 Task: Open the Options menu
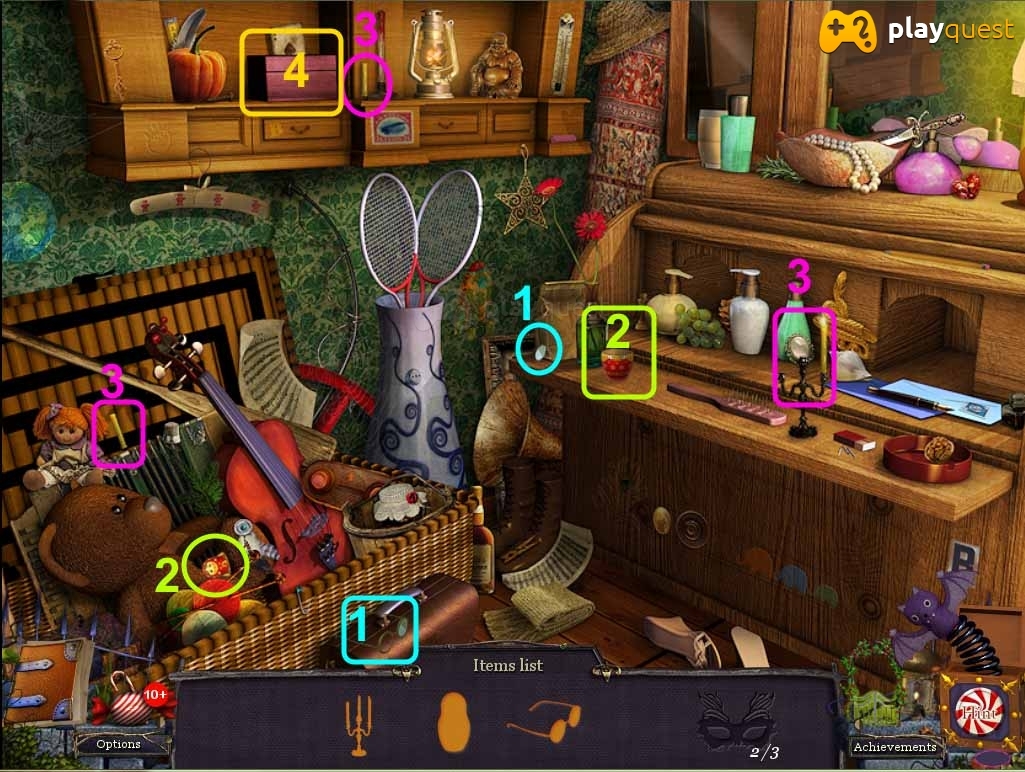(118, 744)
